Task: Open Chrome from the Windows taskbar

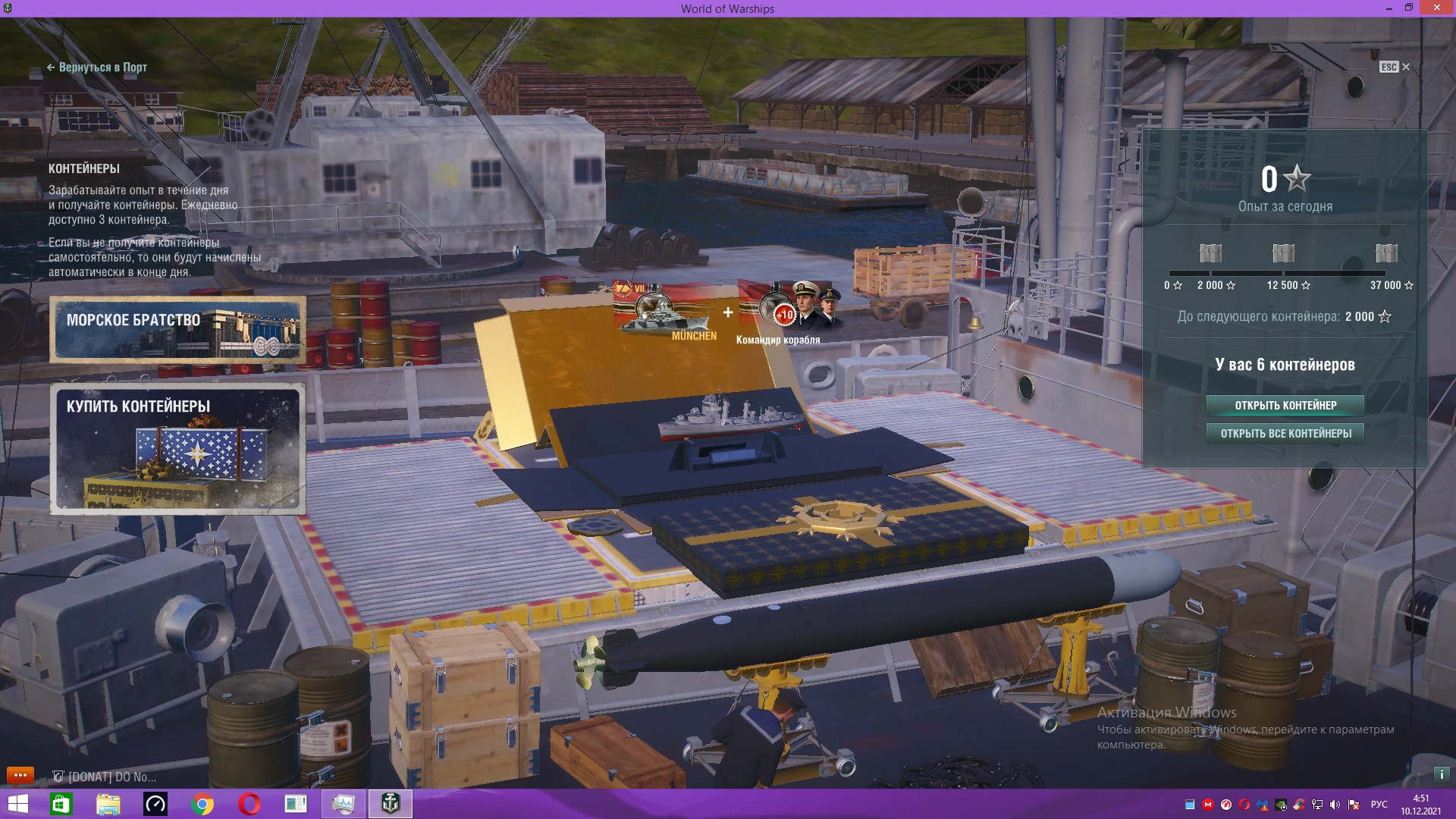Action: (x=202, y=804)
